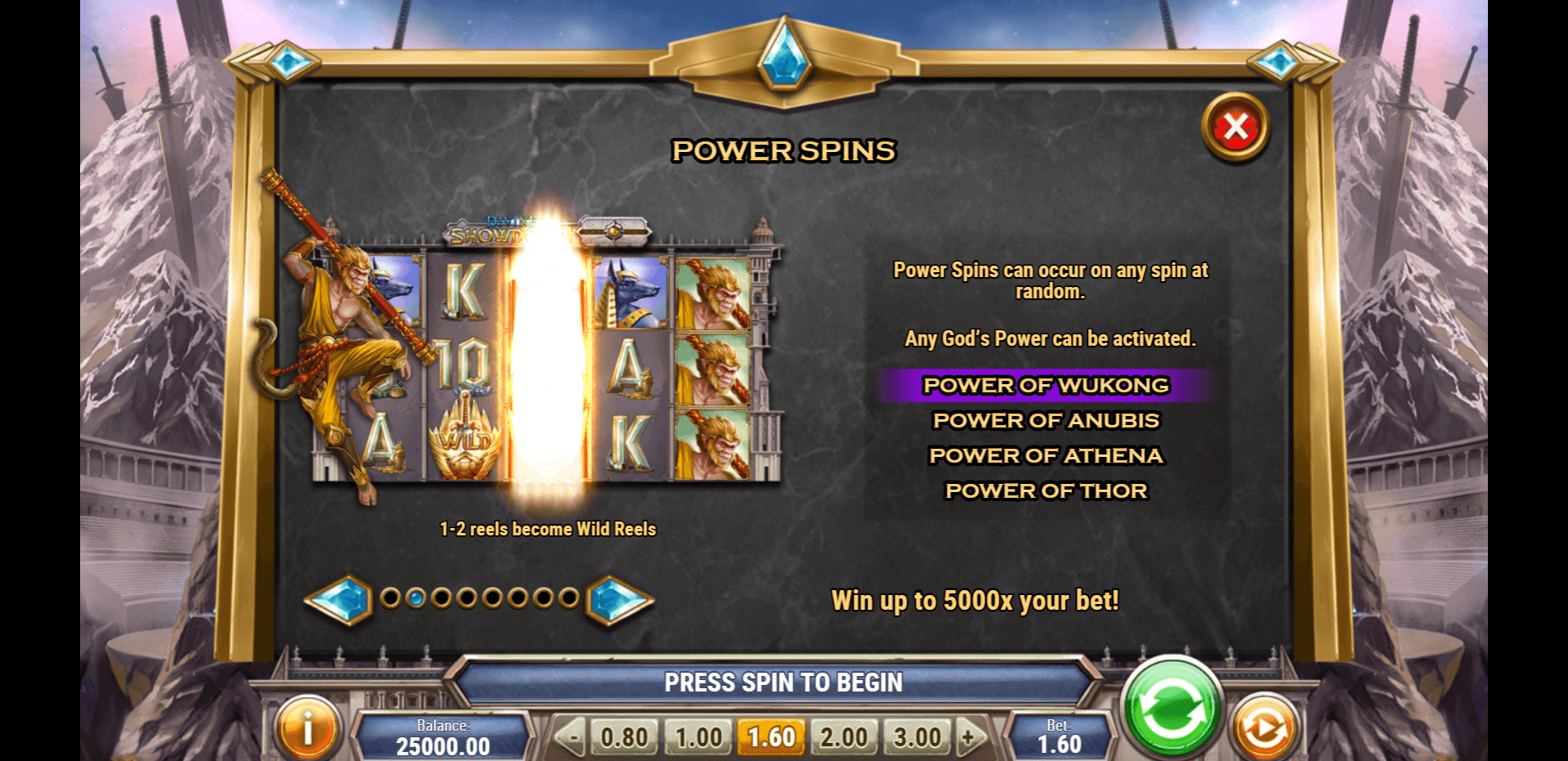Show the Power of Athena entry

[x=1046, y=455]
